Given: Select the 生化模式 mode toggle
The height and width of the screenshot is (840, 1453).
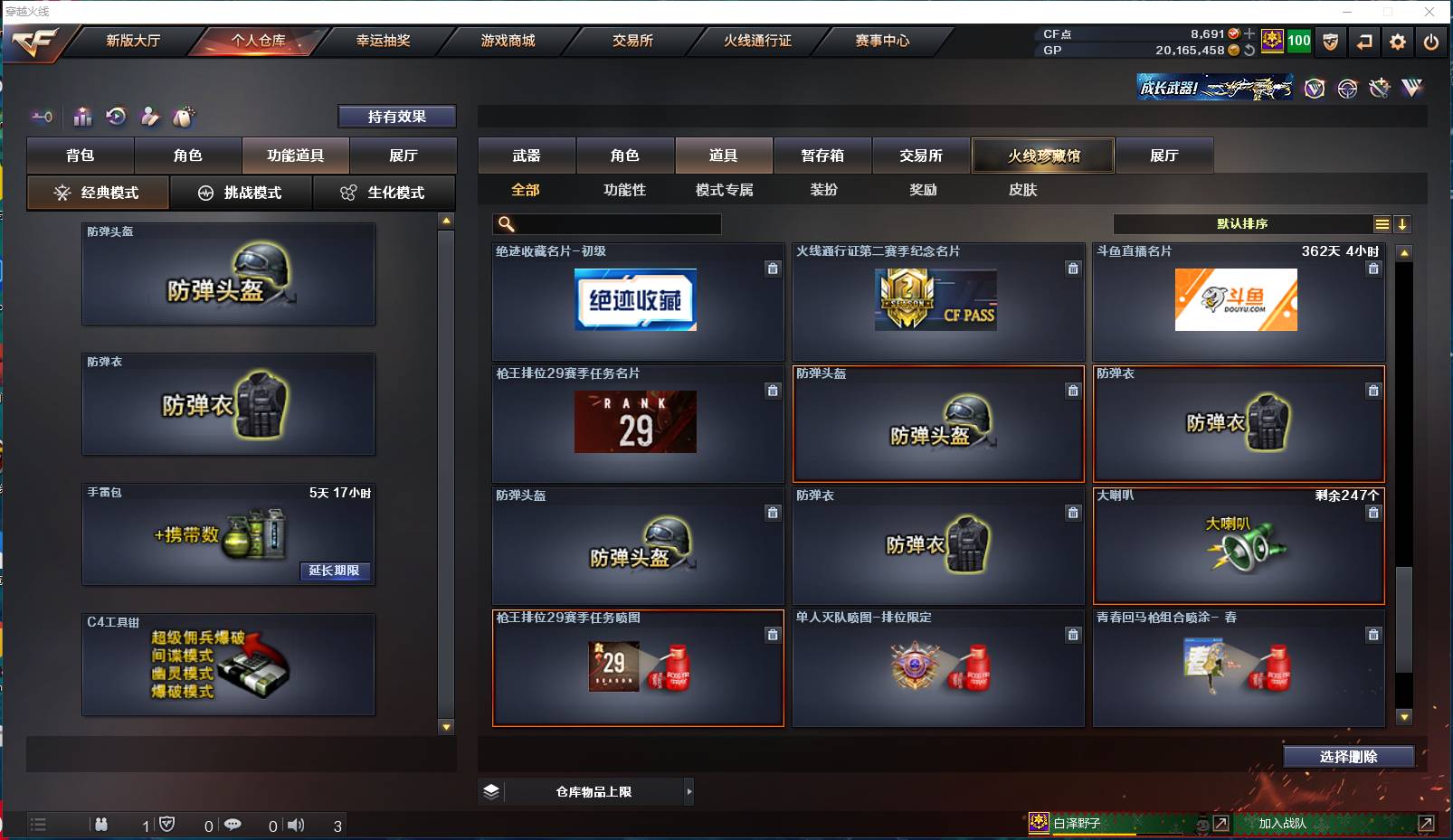Looking at the screenshot, I should [x=385, y=193].
